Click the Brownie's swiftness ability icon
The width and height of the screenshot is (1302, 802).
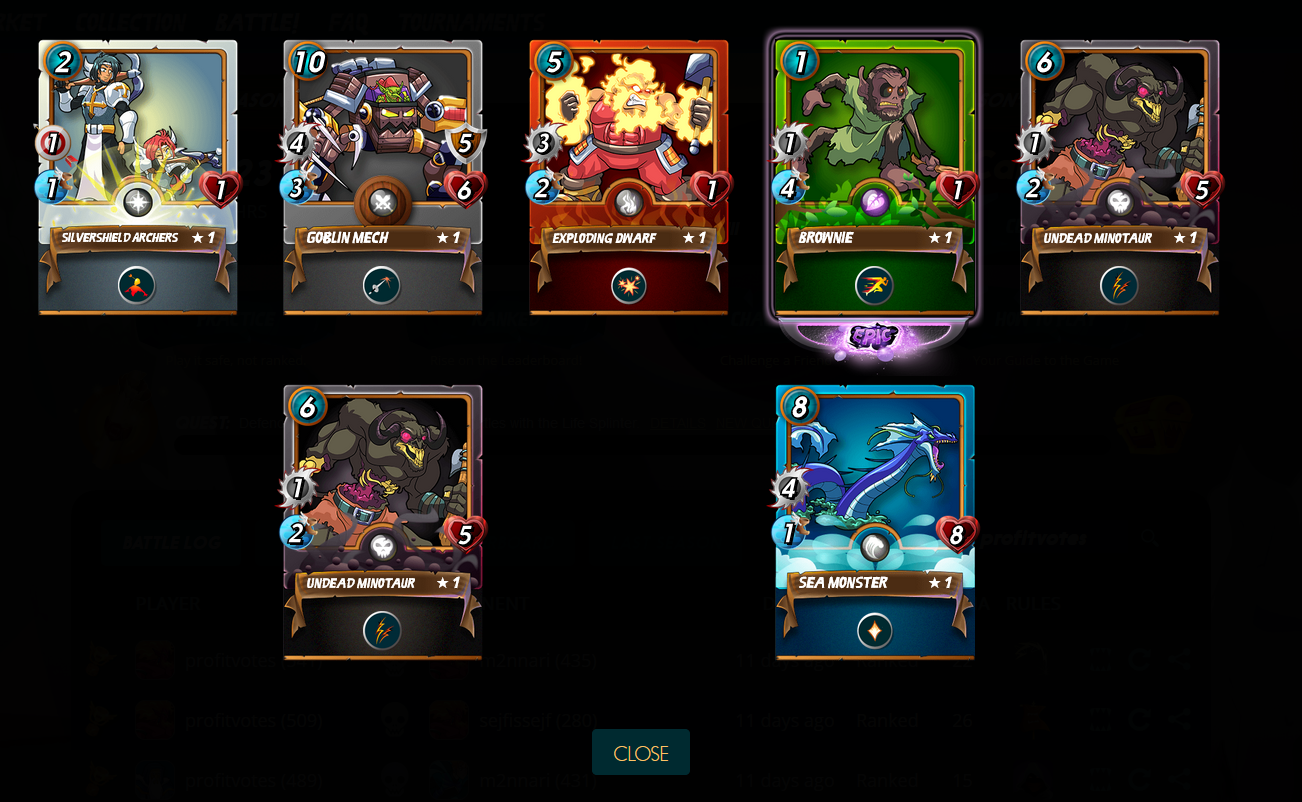coord(874,286)
